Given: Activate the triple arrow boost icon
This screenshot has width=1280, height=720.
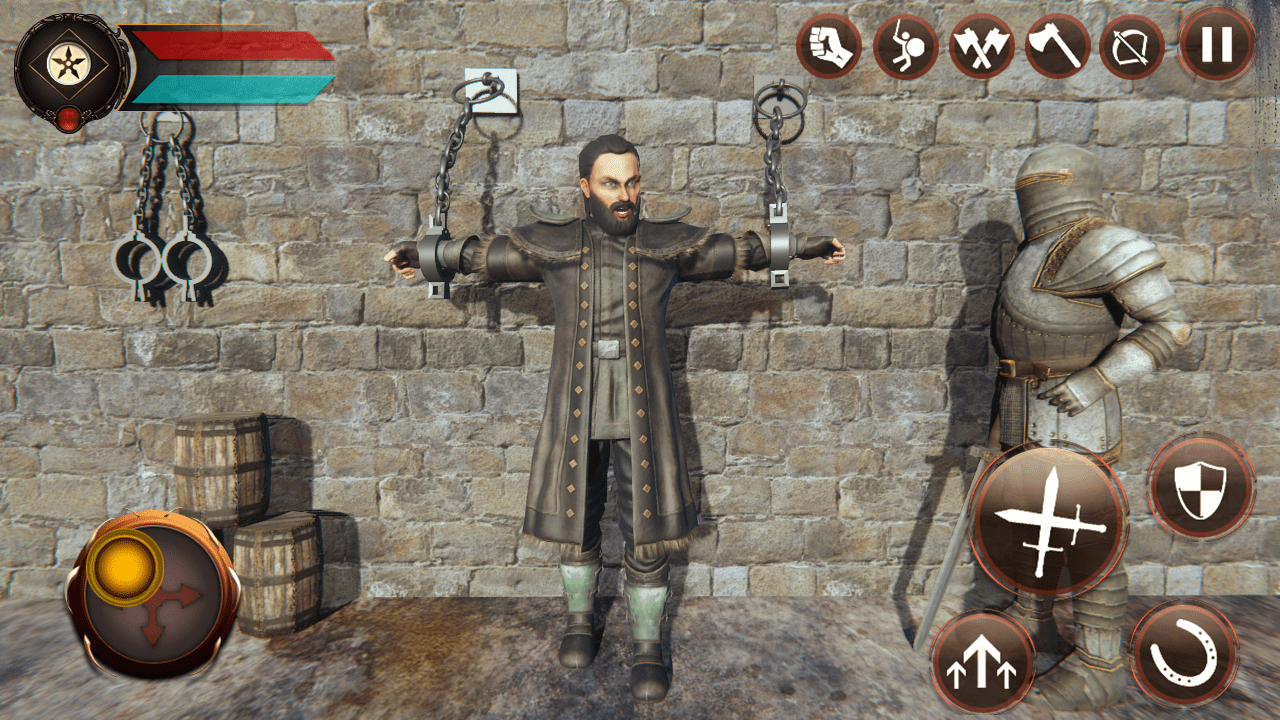Looking at the screenshot, I should 985,663.
